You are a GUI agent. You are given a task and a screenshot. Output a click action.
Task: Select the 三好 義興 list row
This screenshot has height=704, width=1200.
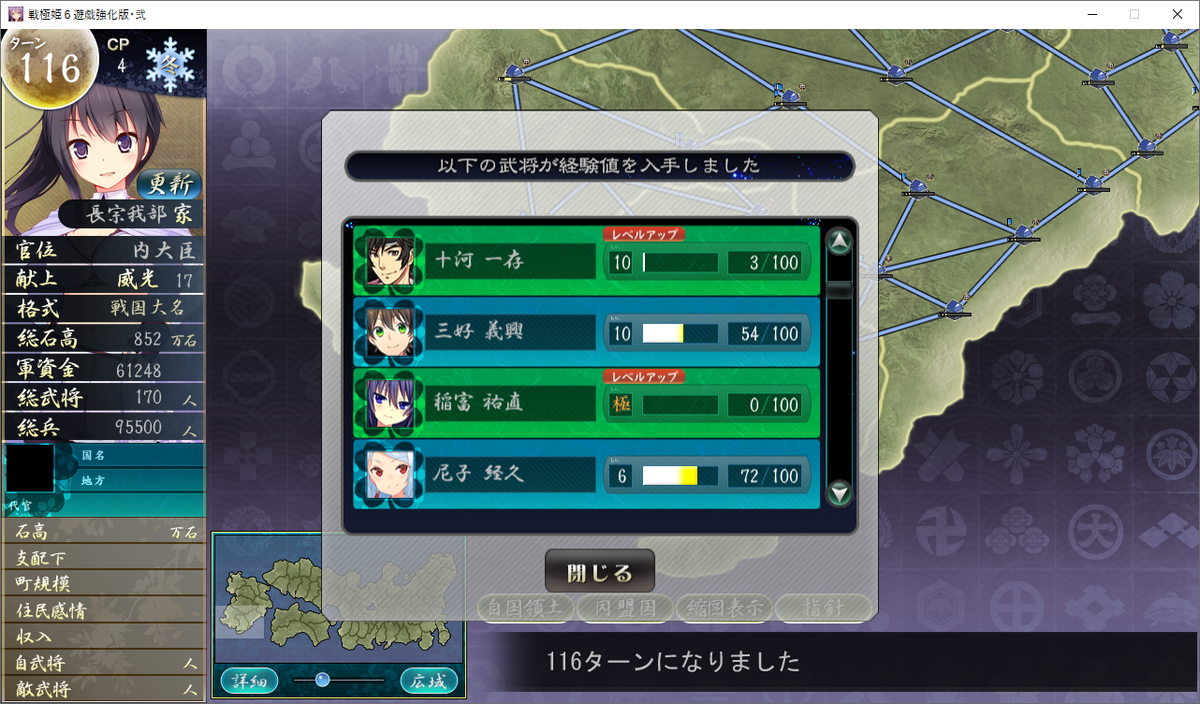[x=586, y=333]
